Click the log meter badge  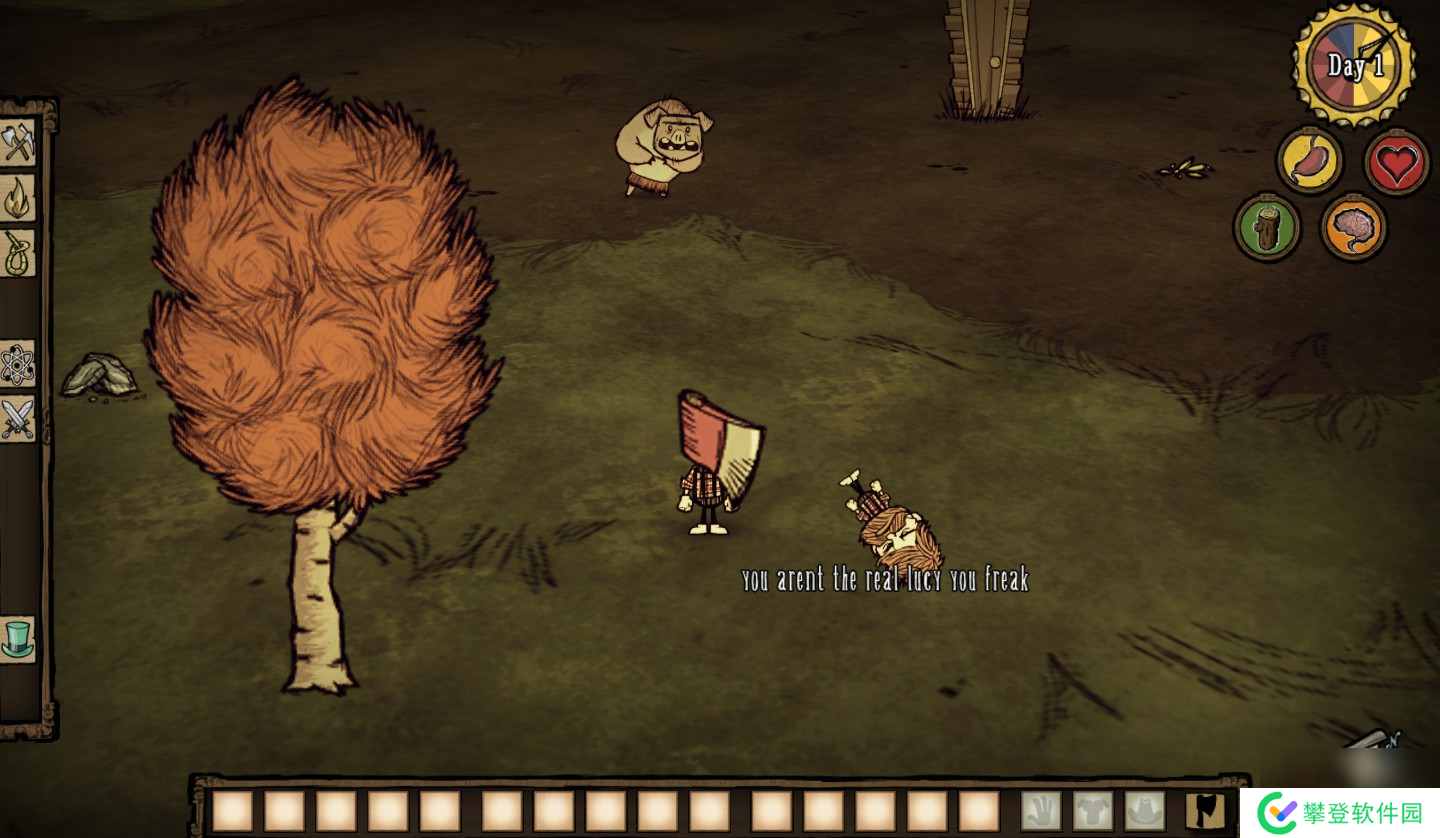click(x=1267, y=227)
